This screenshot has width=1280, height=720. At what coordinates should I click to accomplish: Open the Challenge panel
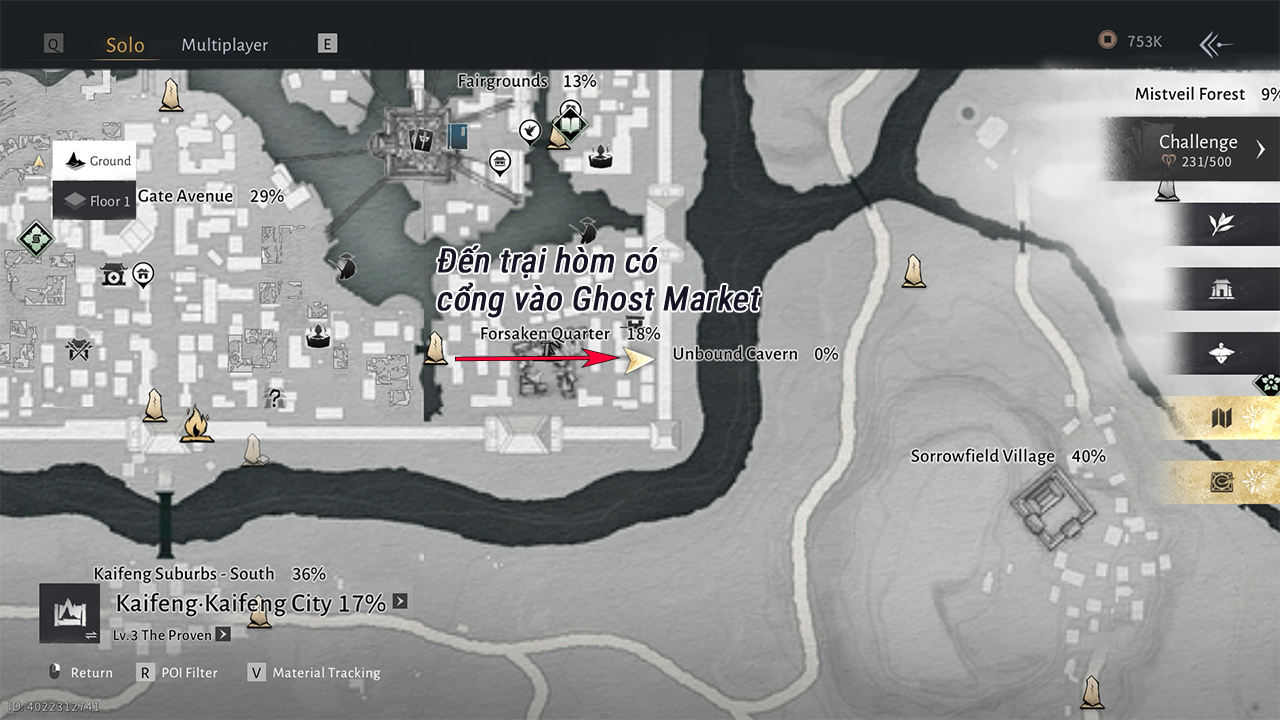point(1200,150)
